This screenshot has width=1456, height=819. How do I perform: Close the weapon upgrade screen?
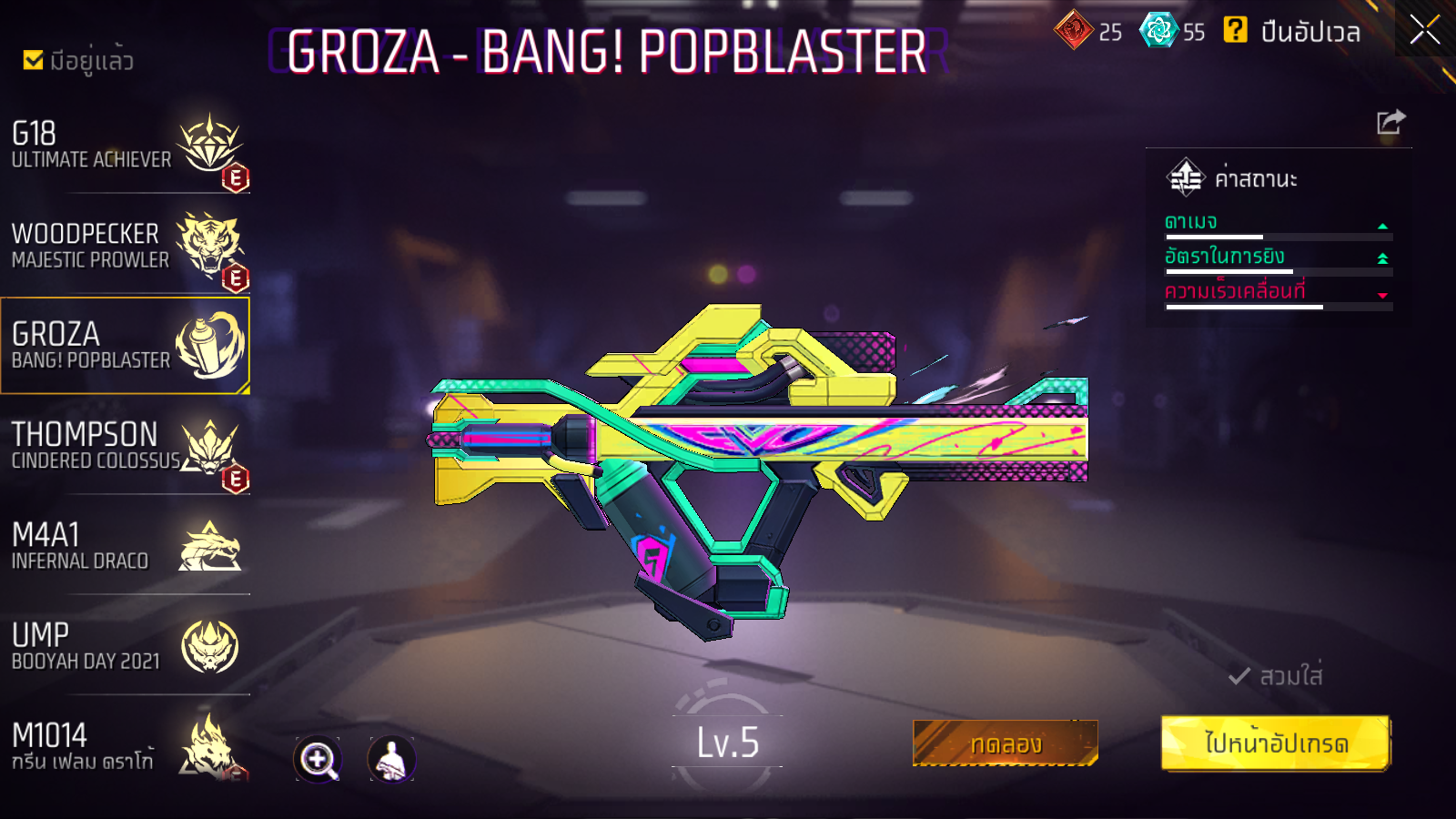(1424, 30)
